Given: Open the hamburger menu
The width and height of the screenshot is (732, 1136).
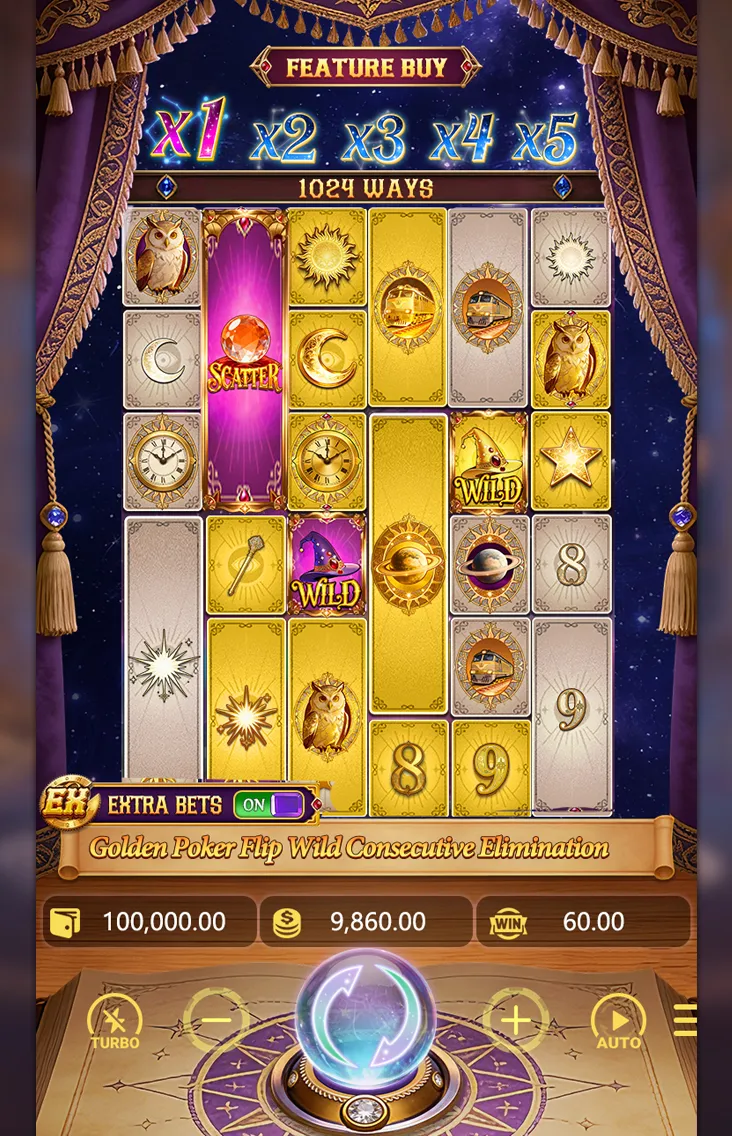Looking at the screenshot, I should tap(685, 1020).
